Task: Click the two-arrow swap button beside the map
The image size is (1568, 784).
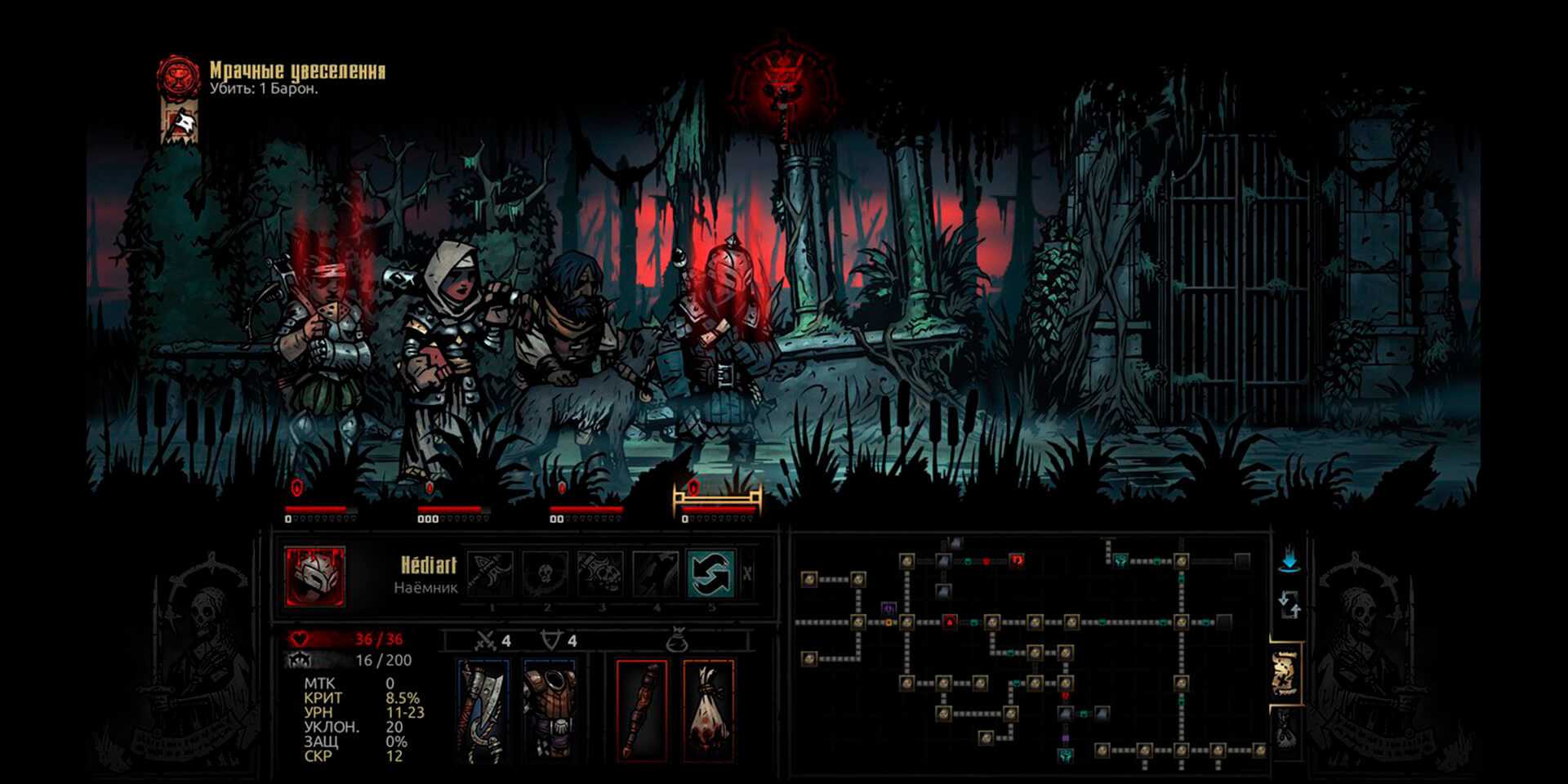Action: (x=1289, y=607)
